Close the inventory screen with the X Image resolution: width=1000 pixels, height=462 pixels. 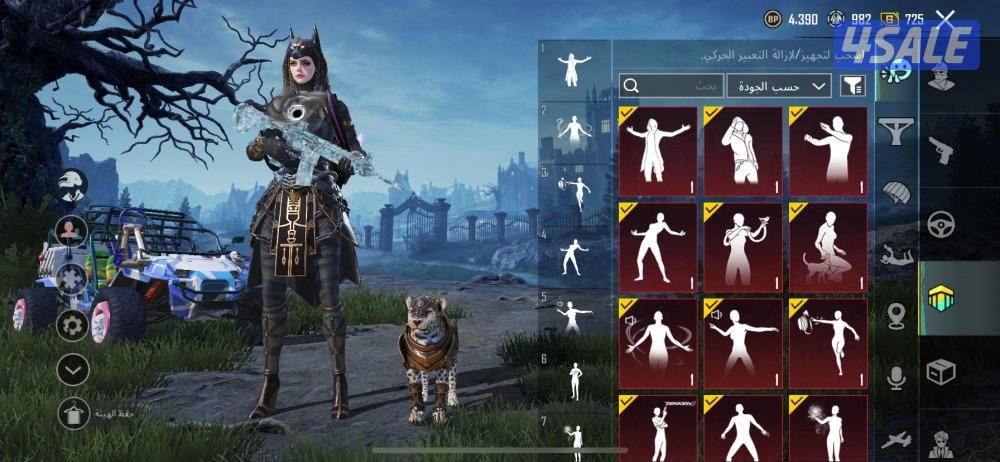[x=945, y=17]
